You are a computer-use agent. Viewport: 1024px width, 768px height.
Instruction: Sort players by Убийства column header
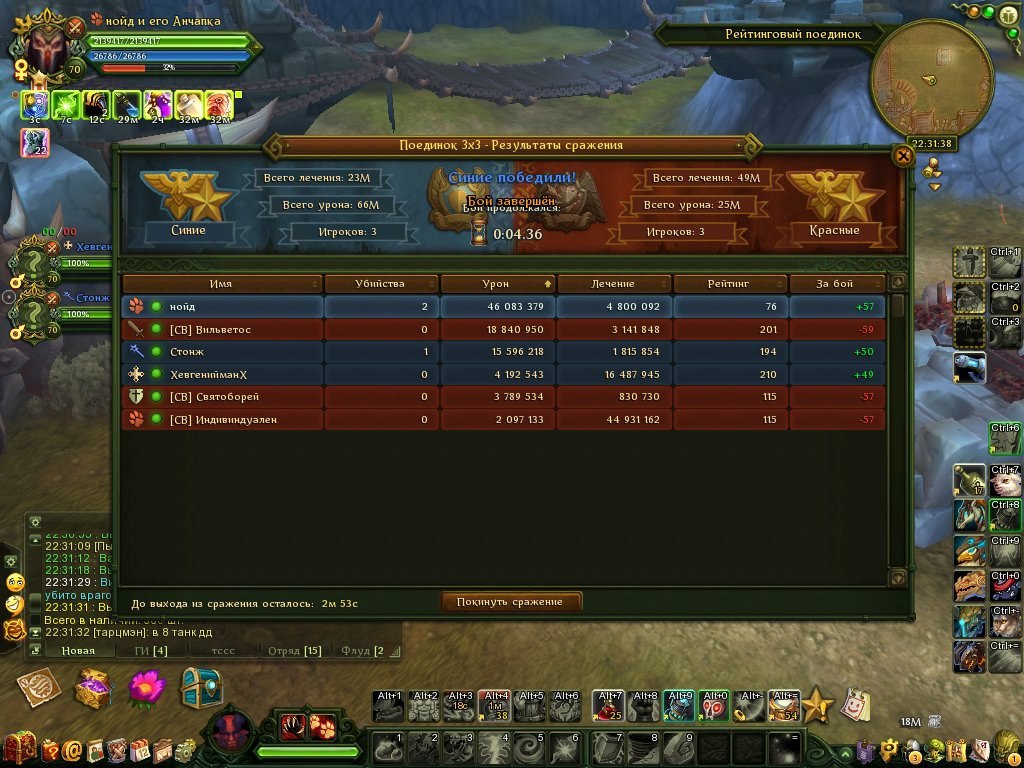[x=380, y=284]
